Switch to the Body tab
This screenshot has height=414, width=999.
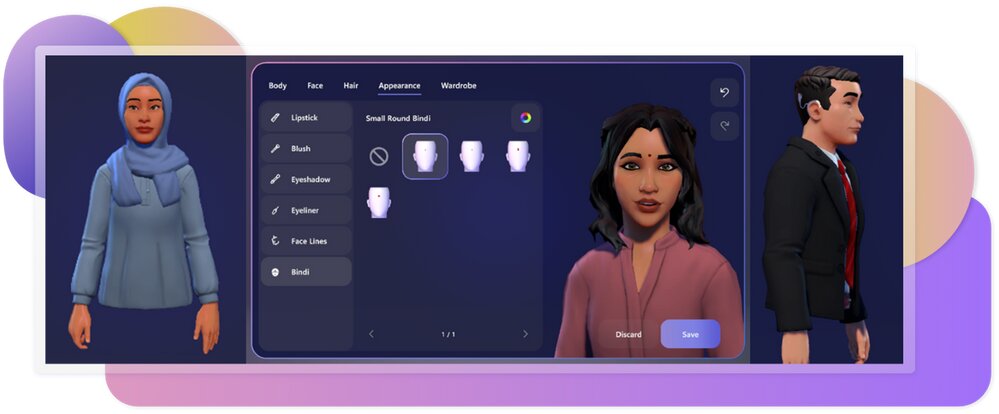277,86
